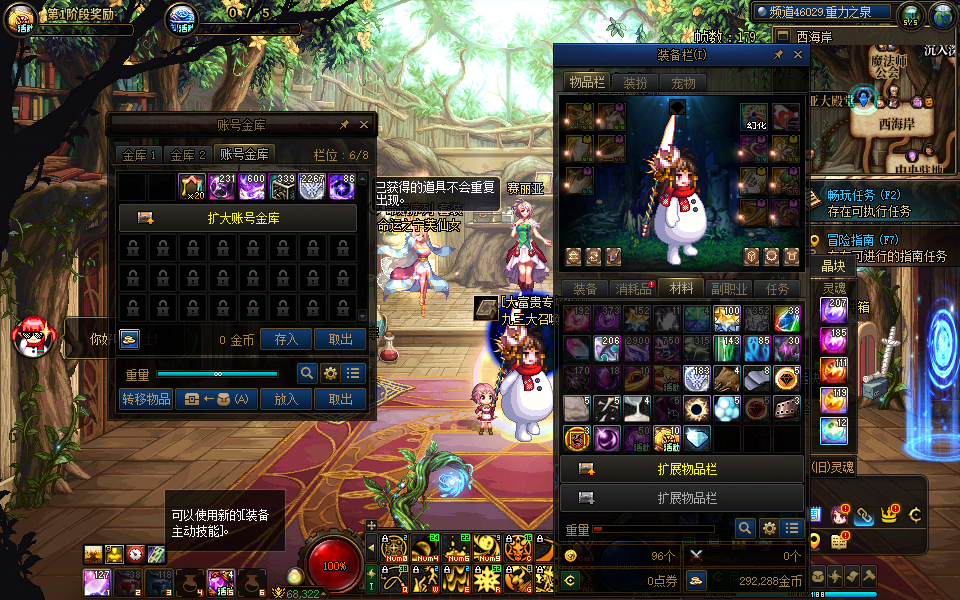Switch to the 金库 1 tab
Viewport: 960px width, 600px height.
(x=140, y=155)
